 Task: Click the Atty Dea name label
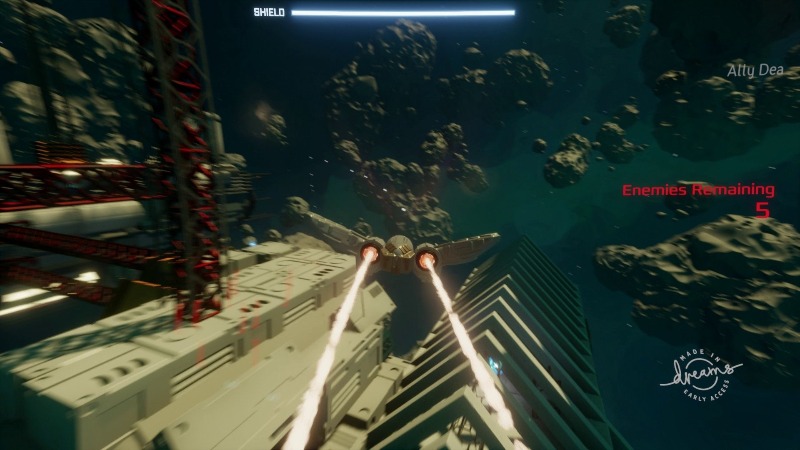(753, 71)
